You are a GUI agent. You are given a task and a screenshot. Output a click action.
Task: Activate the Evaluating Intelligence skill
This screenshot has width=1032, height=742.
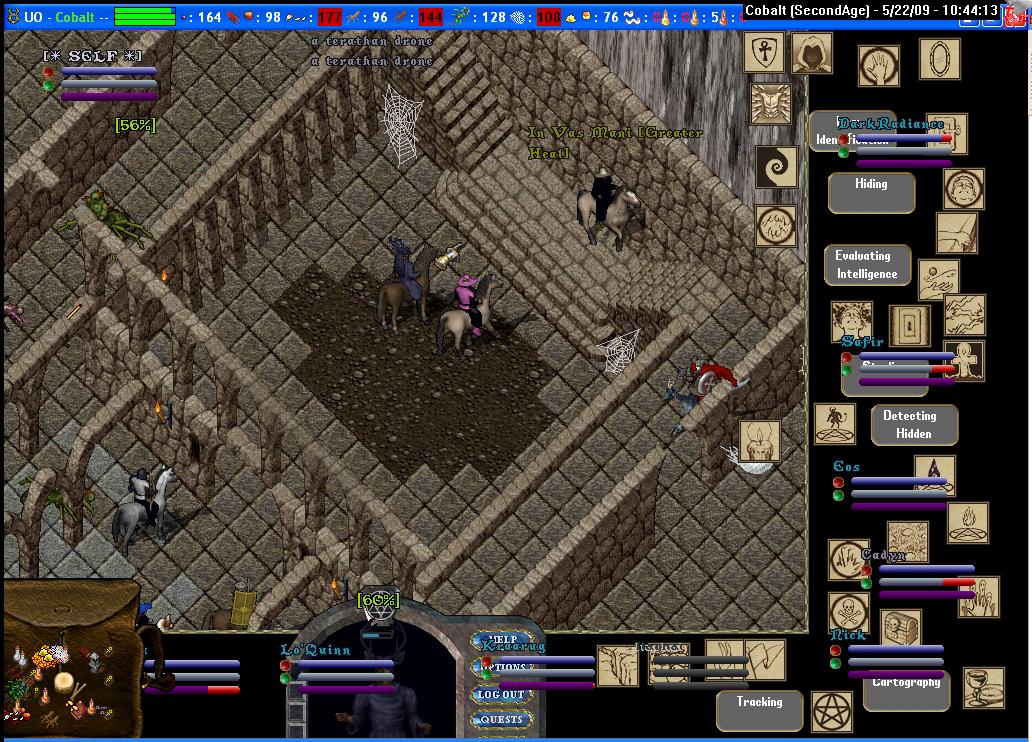point(866,265)
